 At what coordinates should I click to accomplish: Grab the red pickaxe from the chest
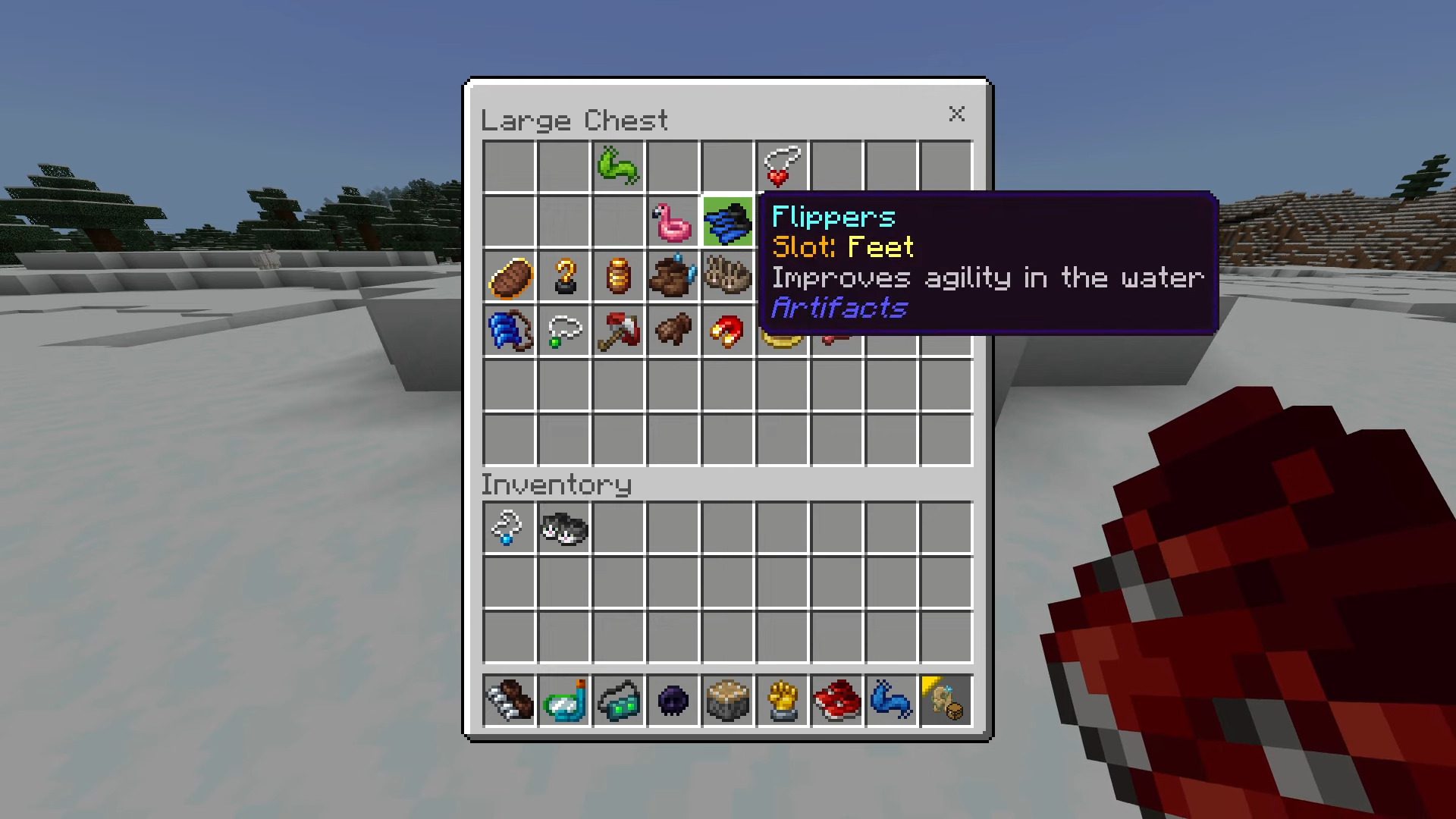(x=618, y=331)
